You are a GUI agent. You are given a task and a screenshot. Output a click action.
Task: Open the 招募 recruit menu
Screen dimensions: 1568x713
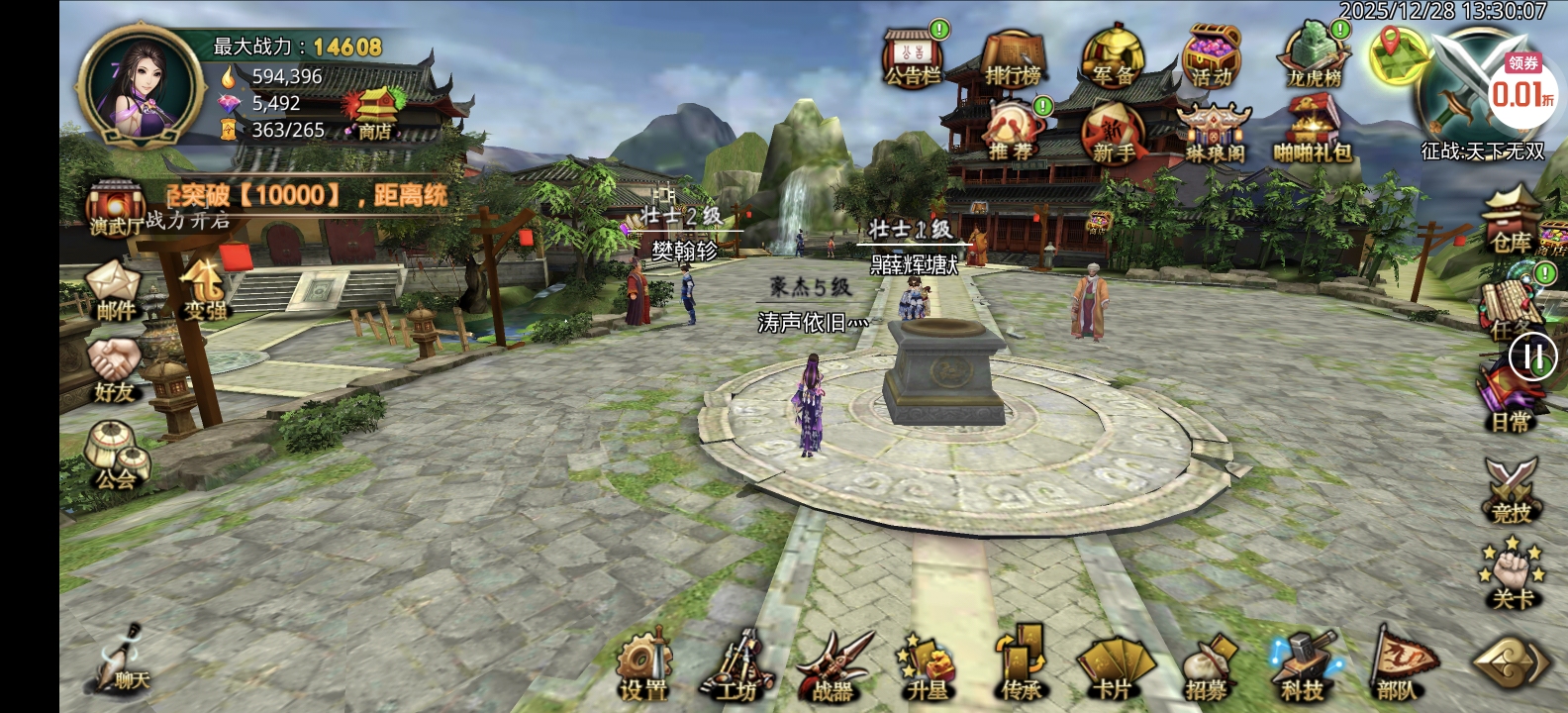[1207, 666]
